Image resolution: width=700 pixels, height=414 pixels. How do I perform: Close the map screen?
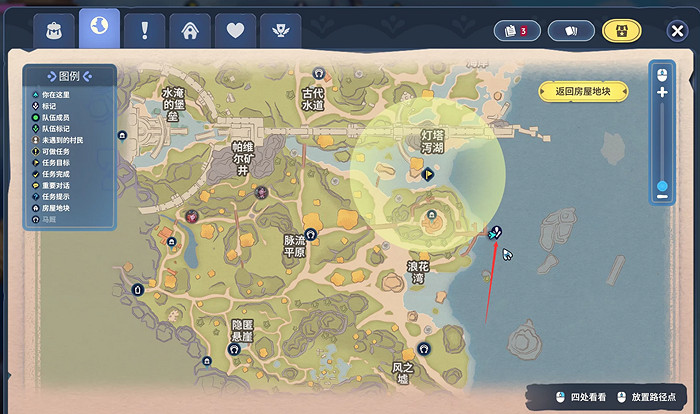pos(676,31)
